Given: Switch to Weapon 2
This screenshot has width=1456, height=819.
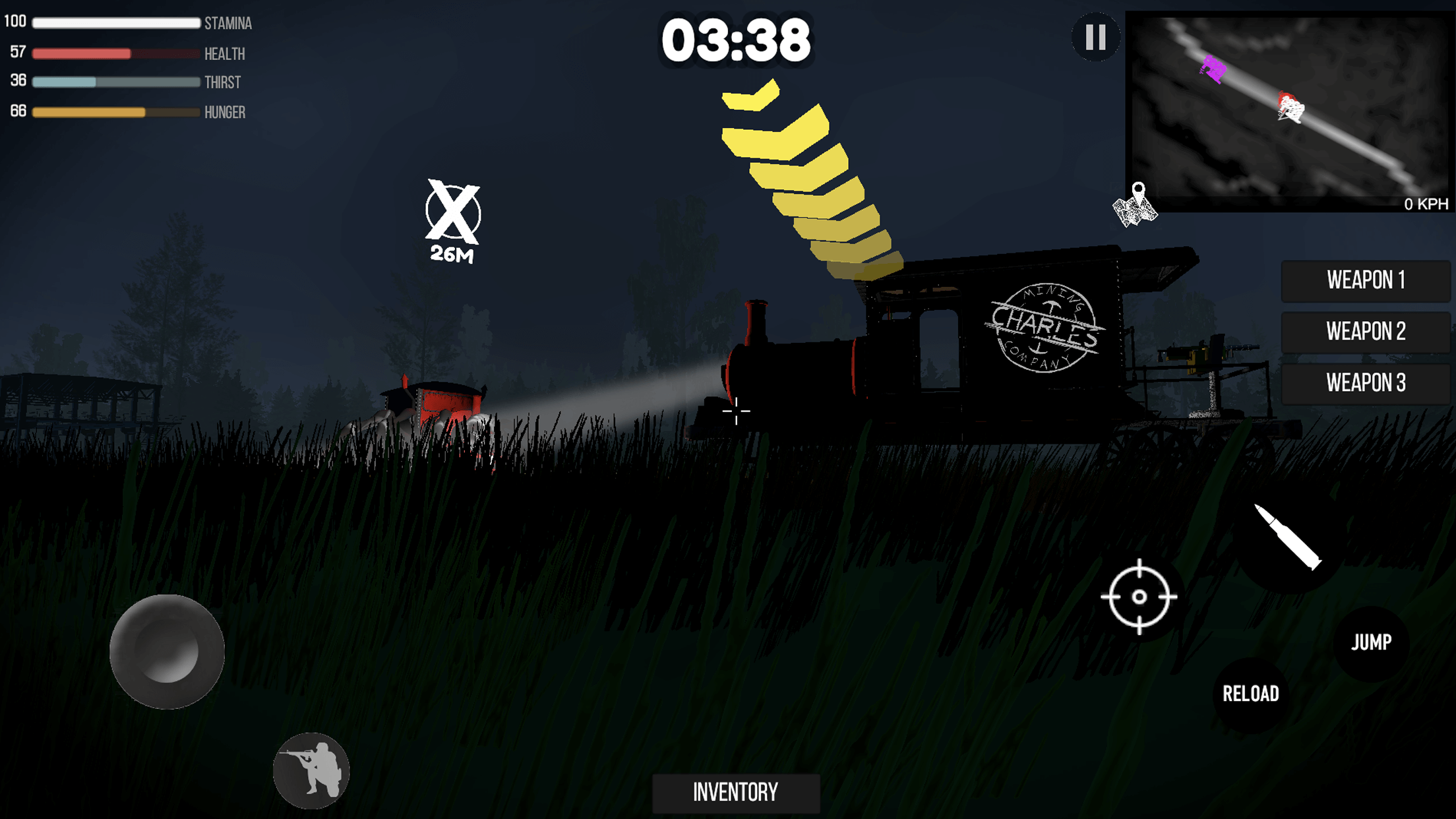Looking at the screenshot, I should pos(1365,332).
